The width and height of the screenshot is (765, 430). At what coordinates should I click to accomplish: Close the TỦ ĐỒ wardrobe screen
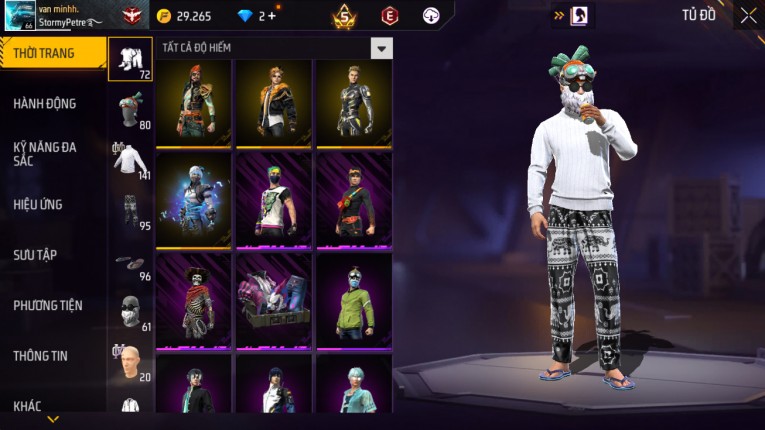tap(748, 15)
